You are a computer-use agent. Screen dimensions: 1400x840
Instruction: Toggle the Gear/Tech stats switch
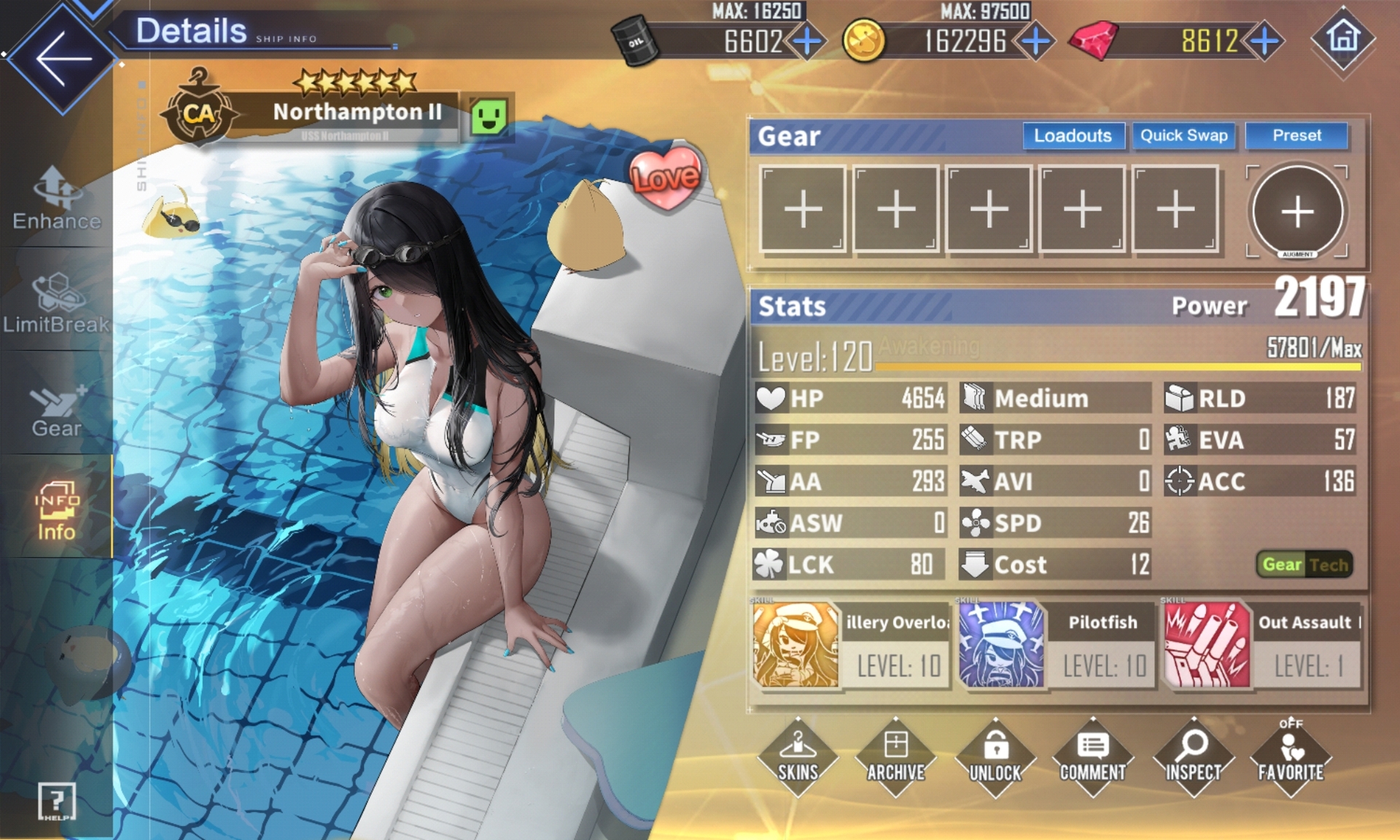1304,564
